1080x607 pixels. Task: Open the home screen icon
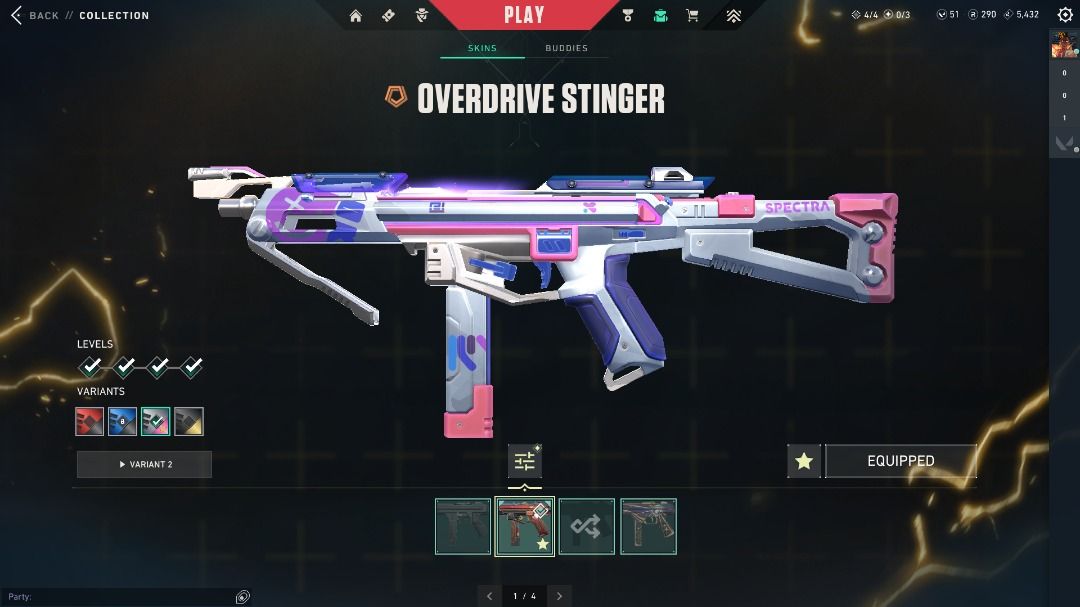point(356,15)
